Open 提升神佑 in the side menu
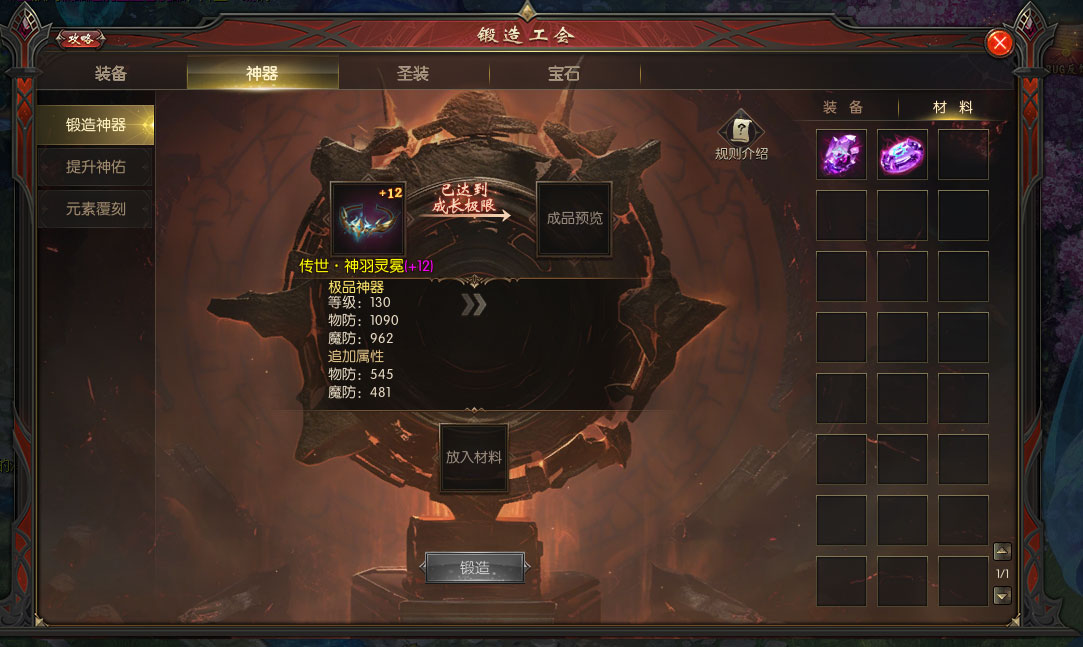Viewport: 1083px width, 647px height. [x=96, y=167]
